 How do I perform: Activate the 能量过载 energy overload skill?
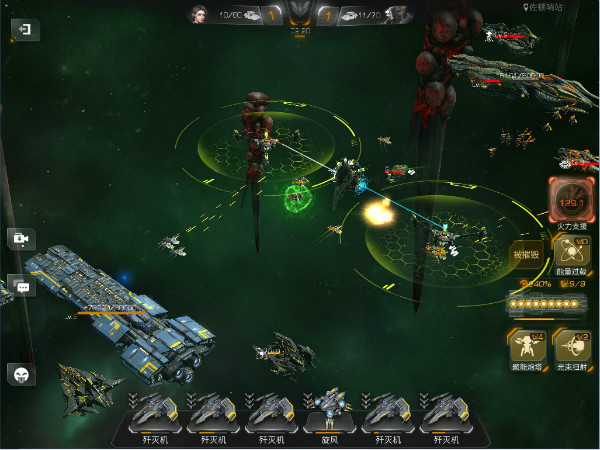click(571, 254)
